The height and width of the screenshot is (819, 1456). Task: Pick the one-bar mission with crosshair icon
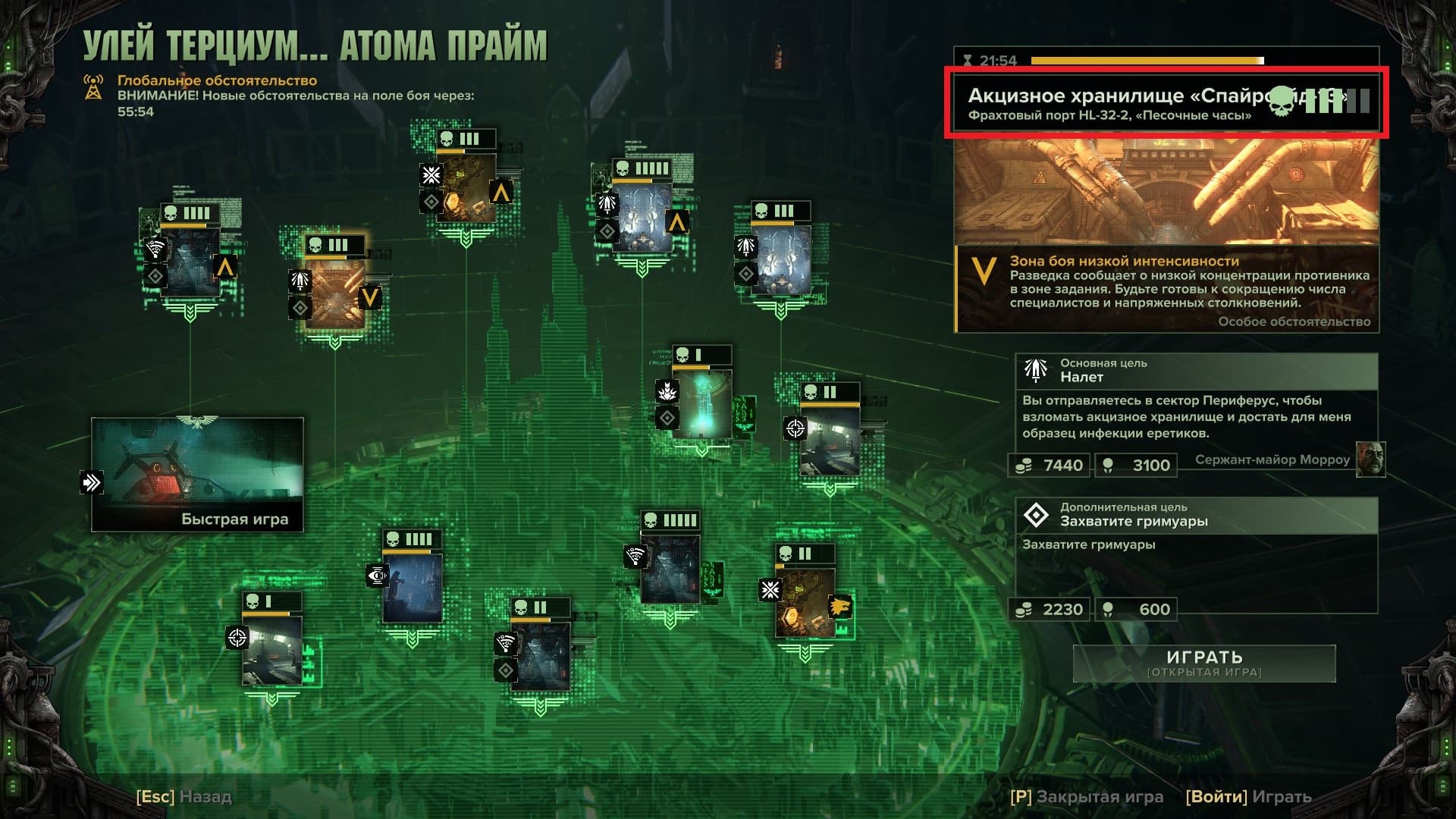[271, 649]
